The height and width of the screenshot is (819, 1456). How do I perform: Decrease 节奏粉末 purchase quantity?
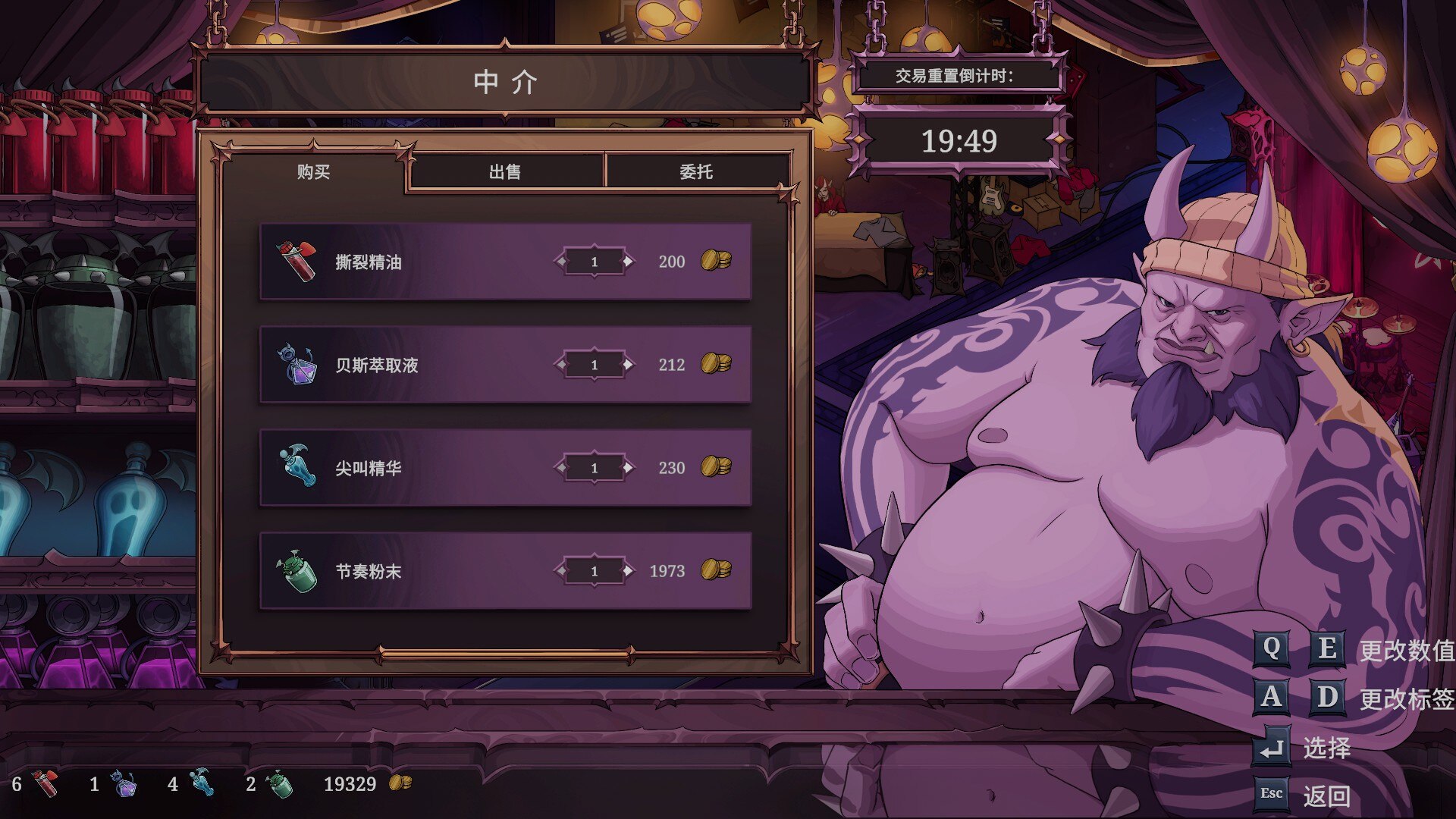pyautogui.click(x=561, y=571)
